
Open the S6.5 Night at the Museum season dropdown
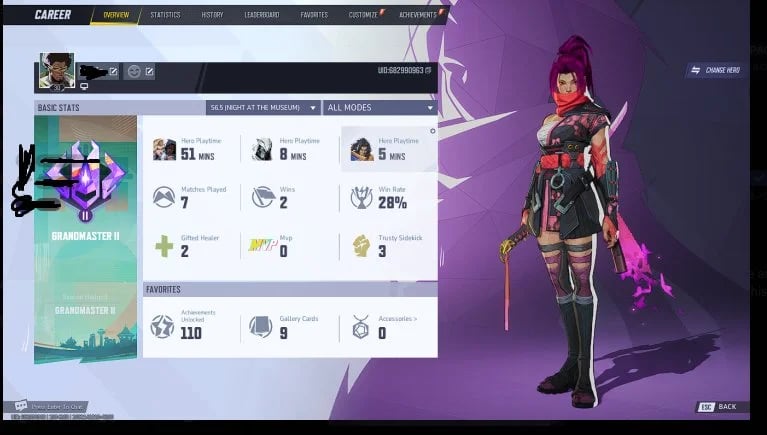(263, 107)
